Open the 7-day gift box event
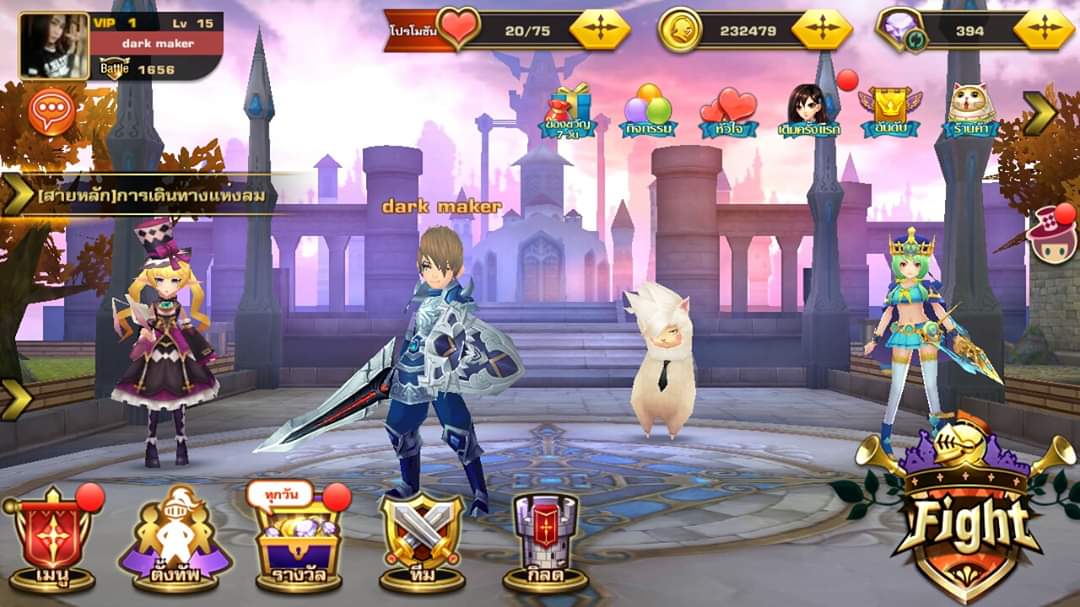 tap(569, 111)
